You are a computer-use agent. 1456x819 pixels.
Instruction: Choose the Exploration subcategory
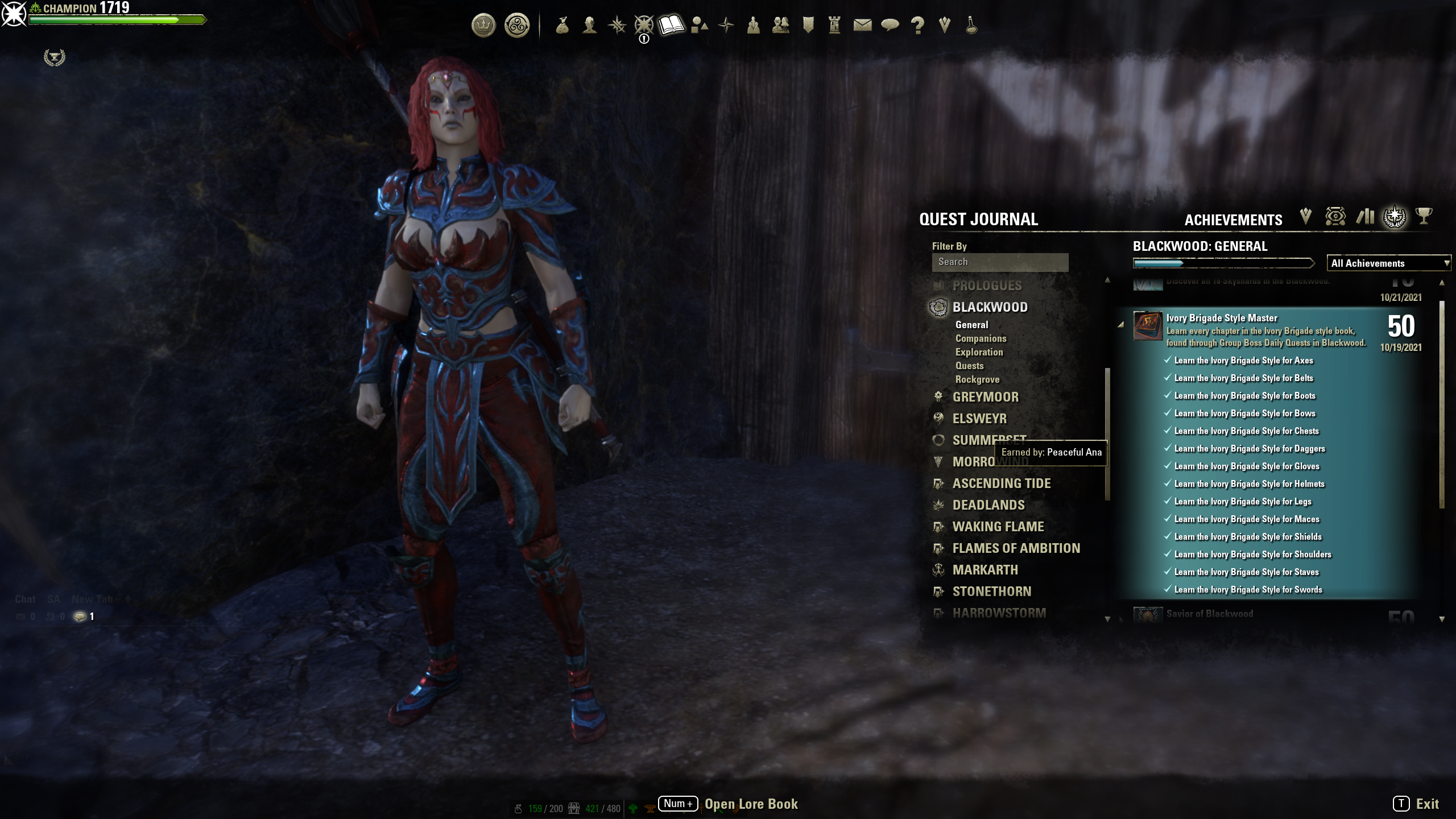tap(979, 352)
